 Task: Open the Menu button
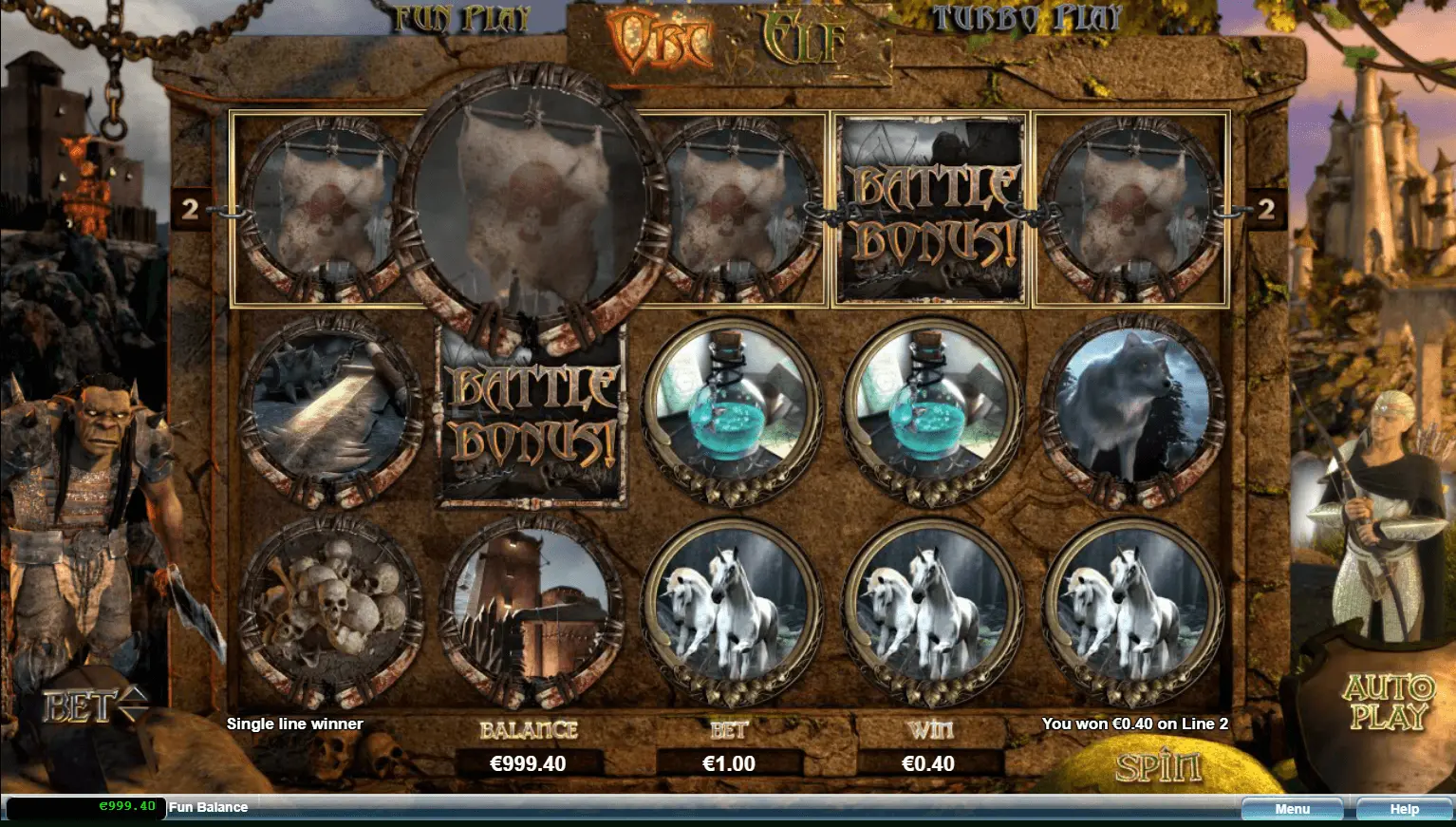click(x=1292, y=809)
